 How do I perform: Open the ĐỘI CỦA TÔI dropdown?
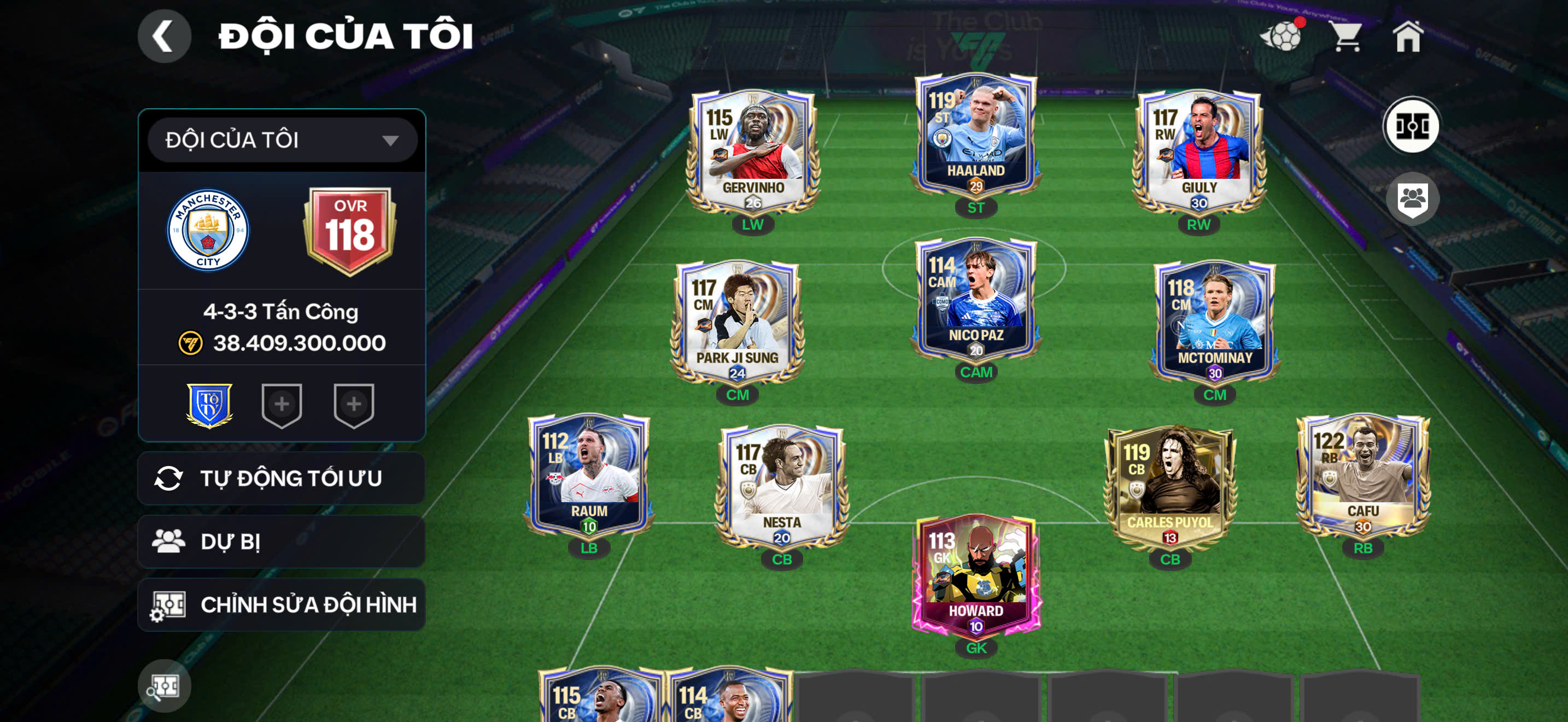click(282, 140)
